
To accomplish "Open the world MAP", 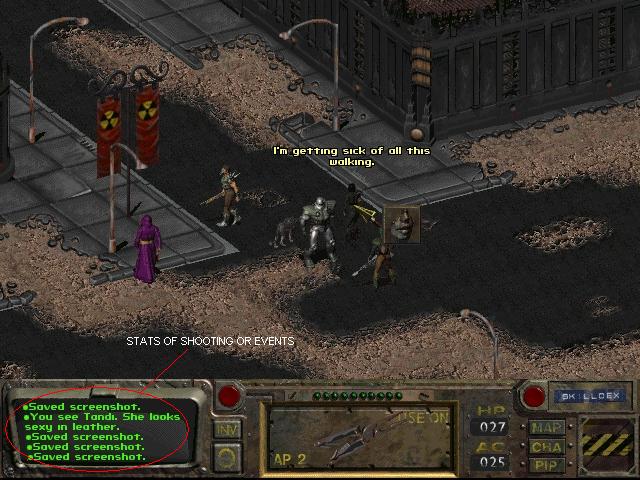I will (x=546, y=426).
